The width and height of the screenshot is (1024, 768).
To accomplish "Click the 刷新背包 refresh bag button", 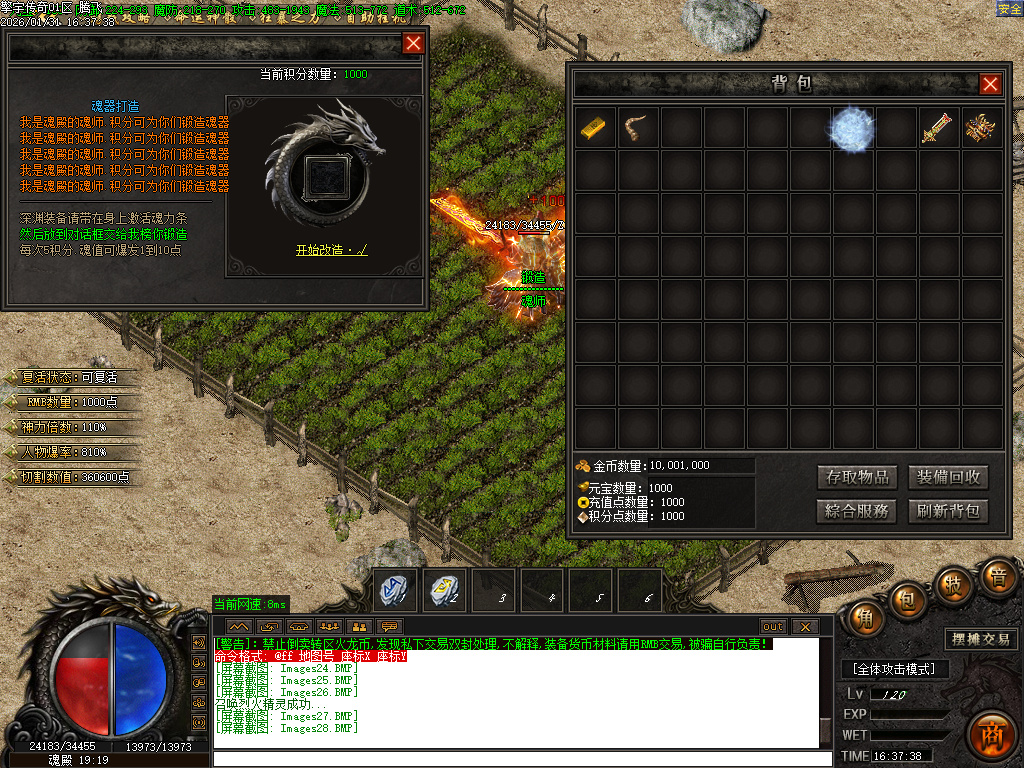I will (948, 511).
